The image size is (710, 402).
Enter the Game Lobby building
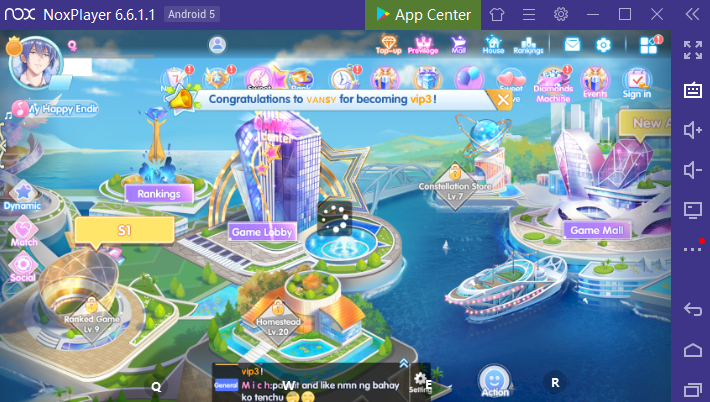[x=261, y=231]
